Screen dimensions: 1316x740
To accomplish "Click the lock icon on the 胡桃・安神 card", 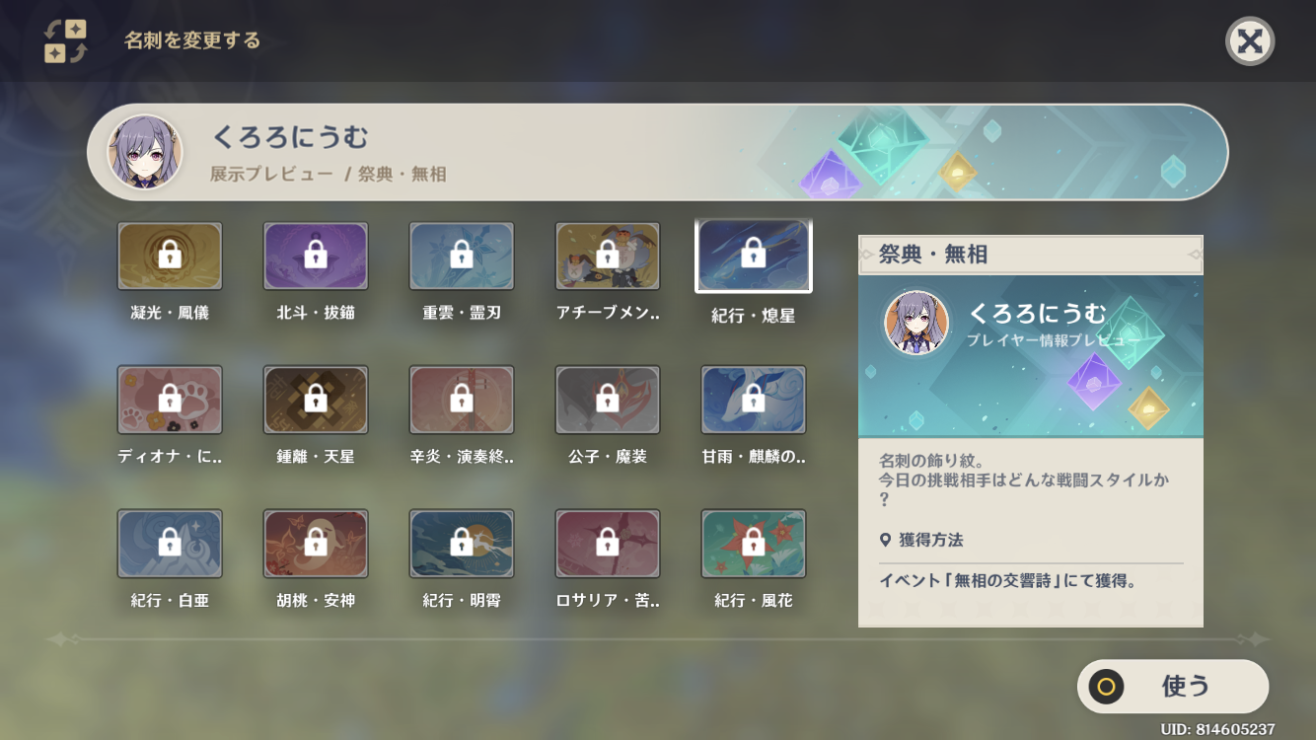I will (x=315, y=544).
